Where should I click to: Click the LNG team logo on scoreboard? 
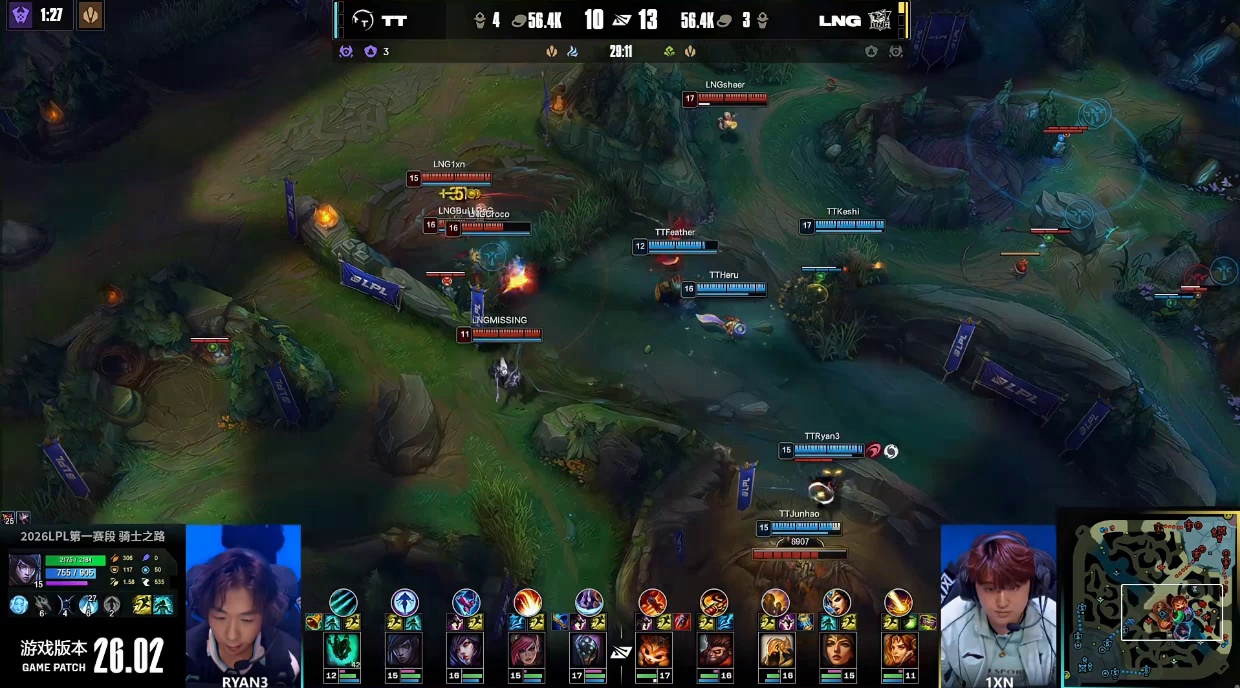[879, 19]
